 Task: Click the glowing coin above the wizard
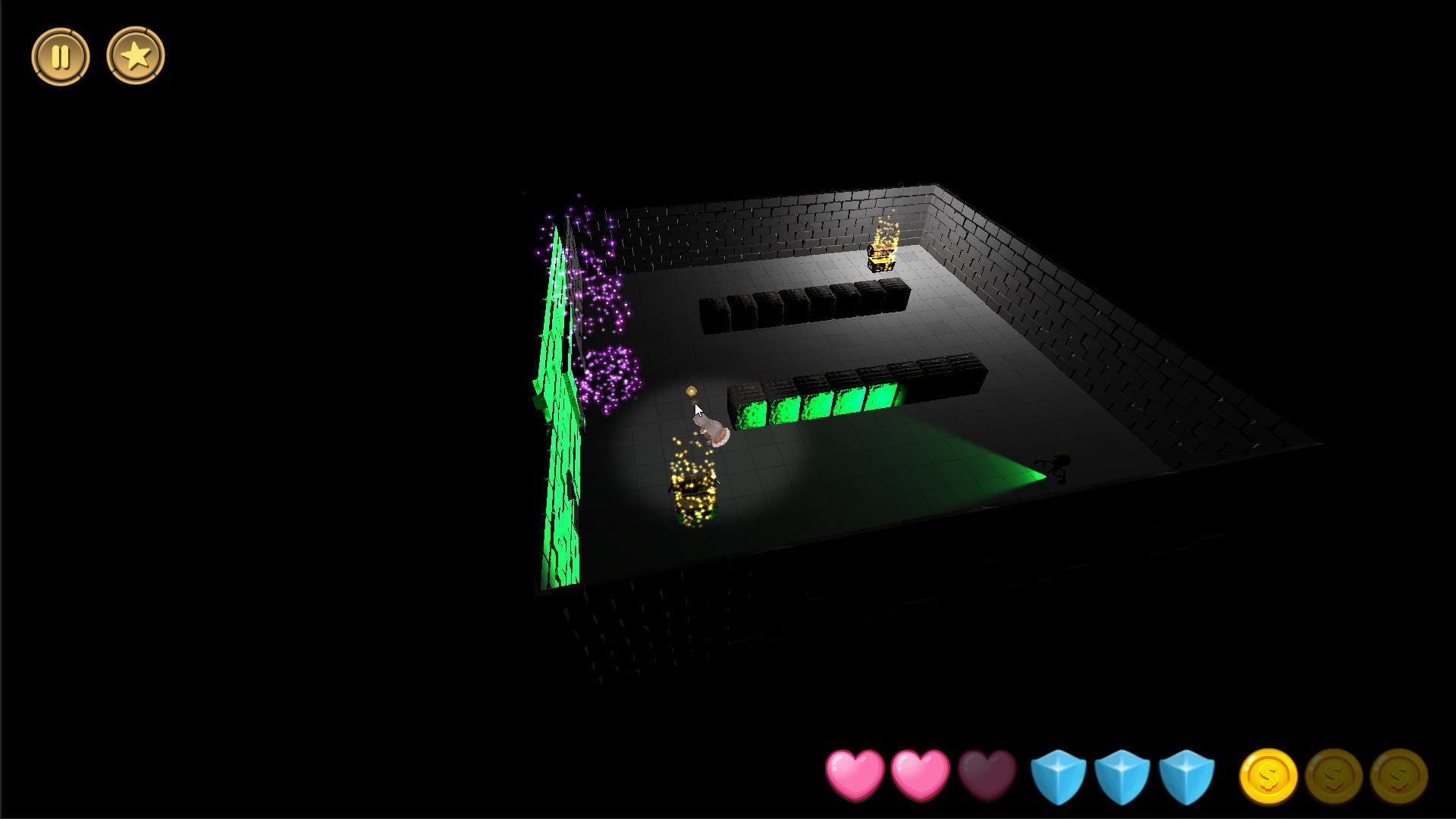[x=691, y=391]
